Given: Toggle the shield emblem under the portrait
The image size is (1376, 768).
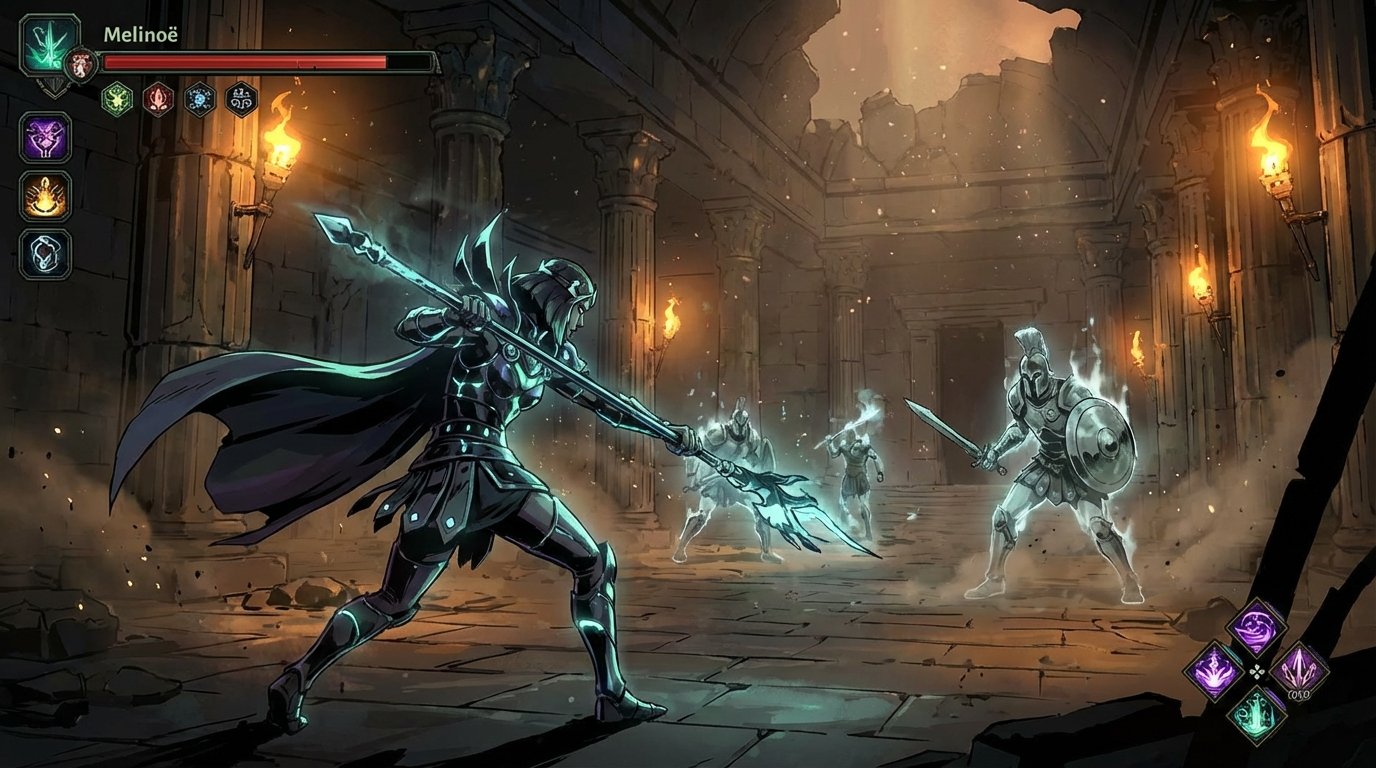Looking at the screenshot, I should pyautogui.click(x=55, y=87).
